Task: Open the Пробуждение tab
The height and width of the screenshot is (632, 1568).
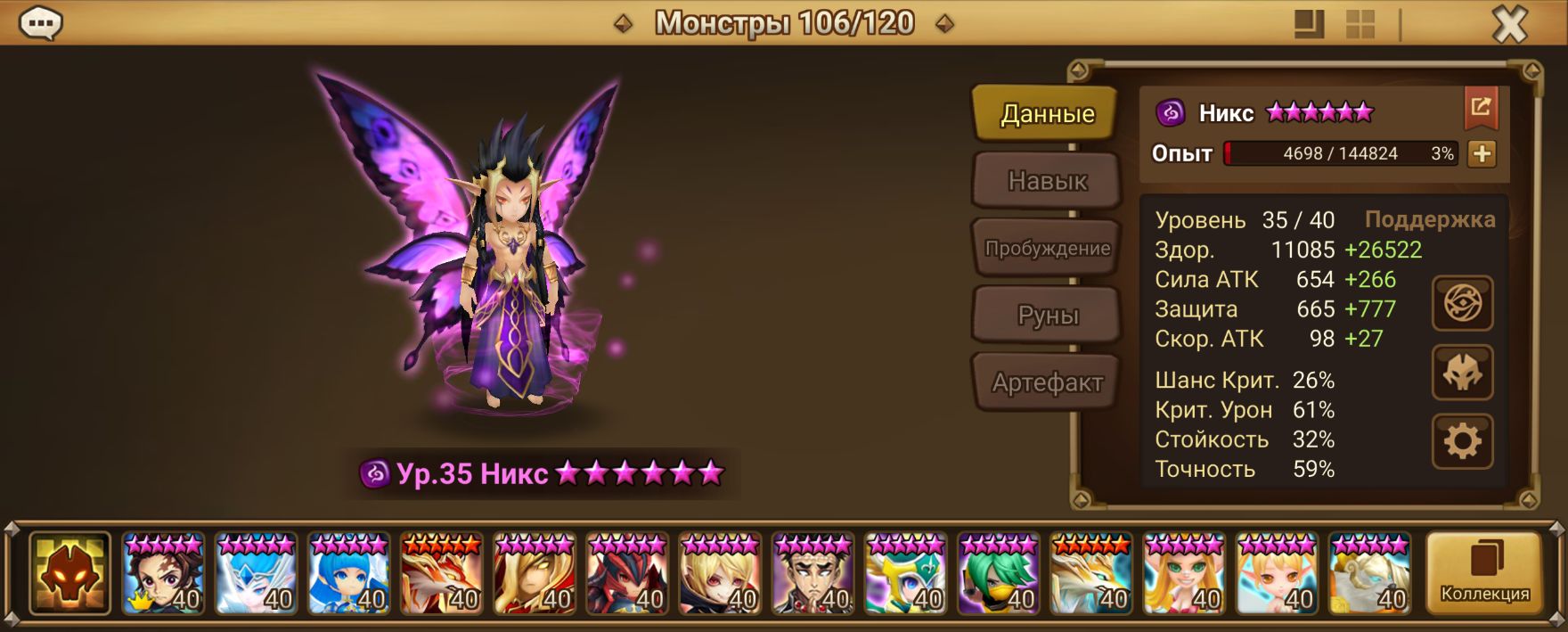Action: pyautogui.click(x=1046, y=248)
